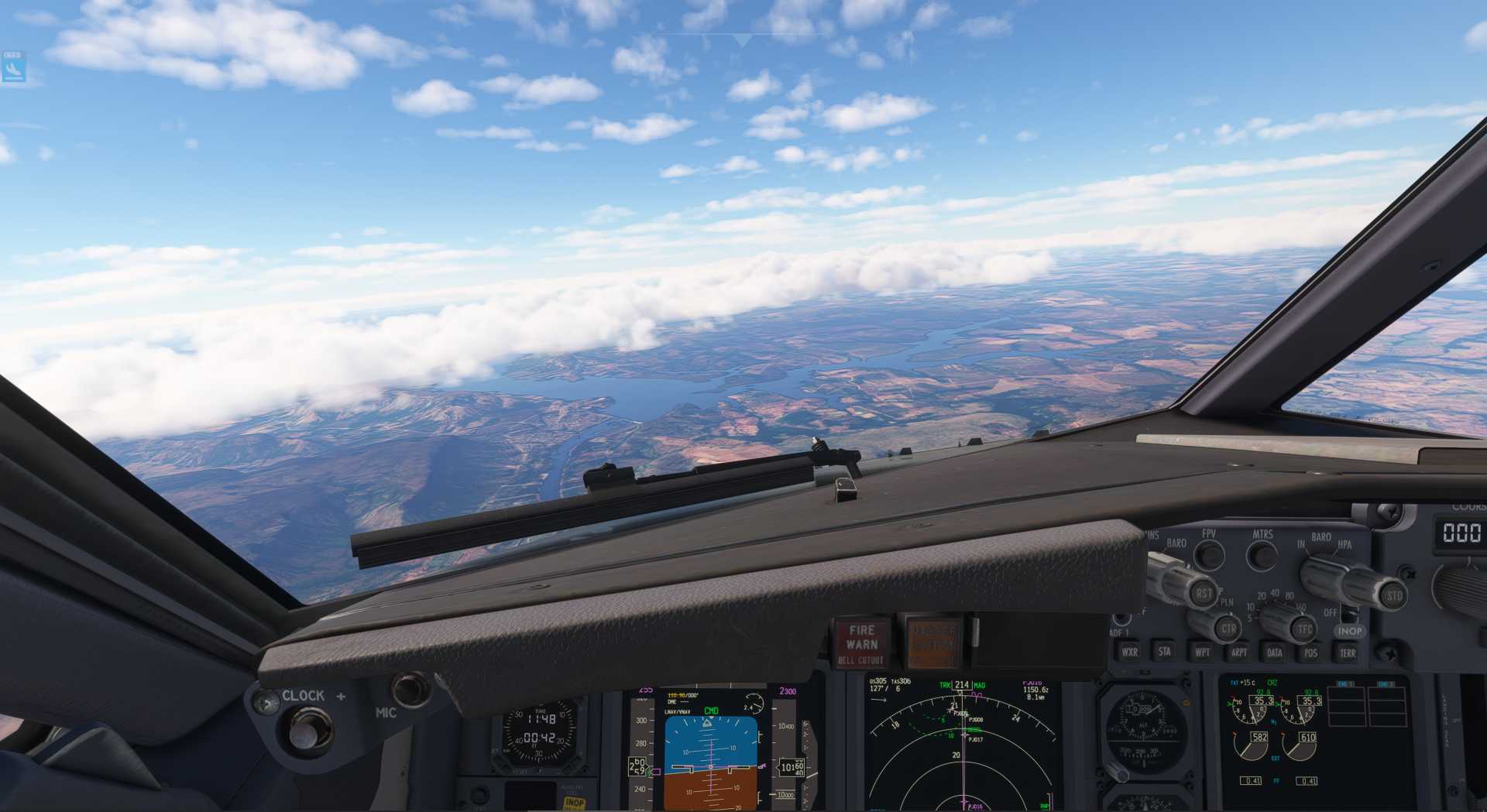Silence the FIRE WARN bell cutout light
1487x812 pixels.
tap(861, 643)
